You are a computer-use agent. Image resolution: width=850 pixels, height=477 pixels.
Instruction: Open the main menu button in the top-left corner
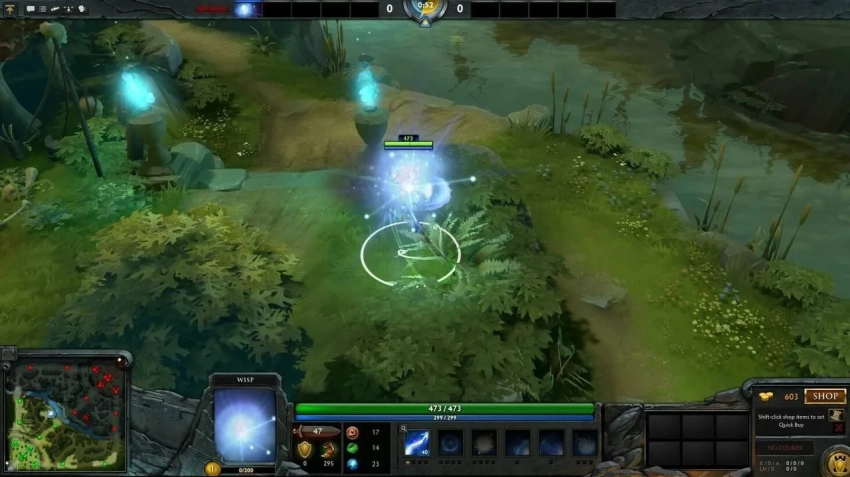click(9, 9)
